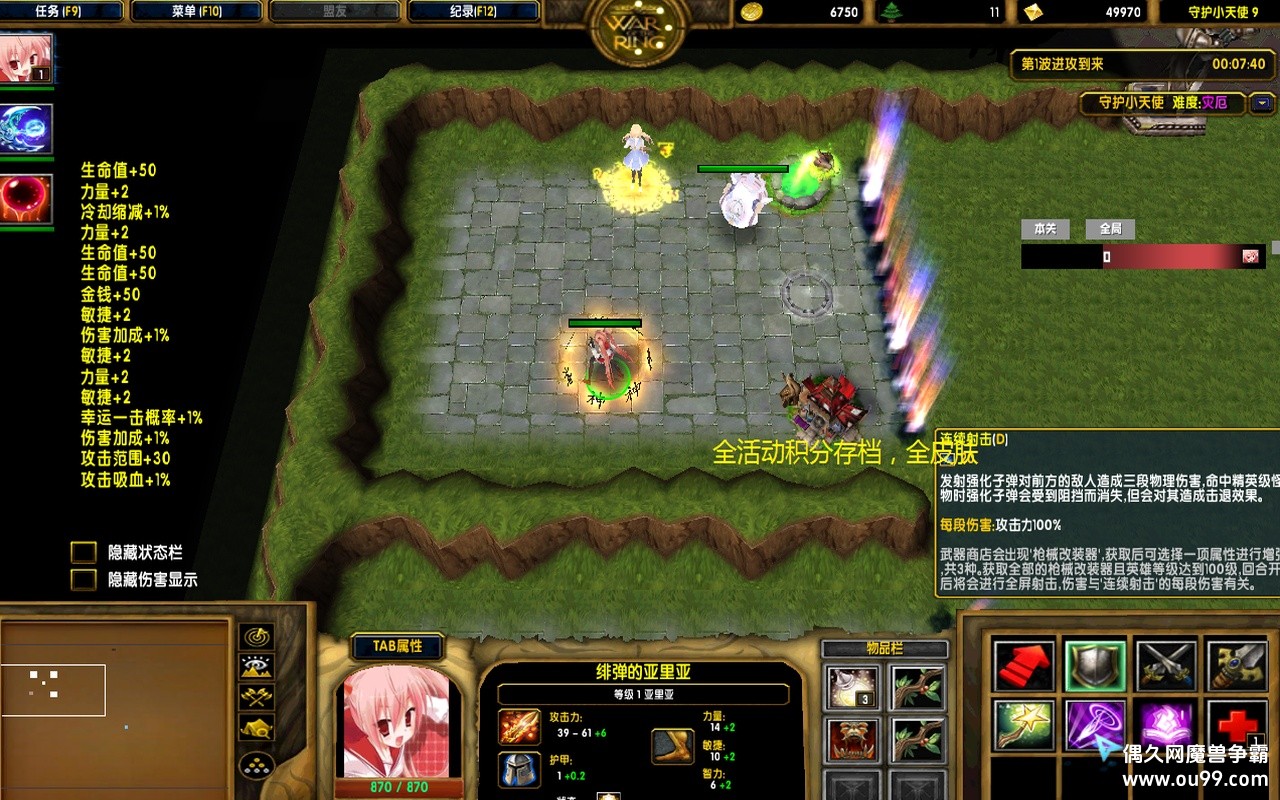This screenshot has width=1280, height=800.
Task: Click the blue crescent icon on left edge
Action: tap(26, 130)
